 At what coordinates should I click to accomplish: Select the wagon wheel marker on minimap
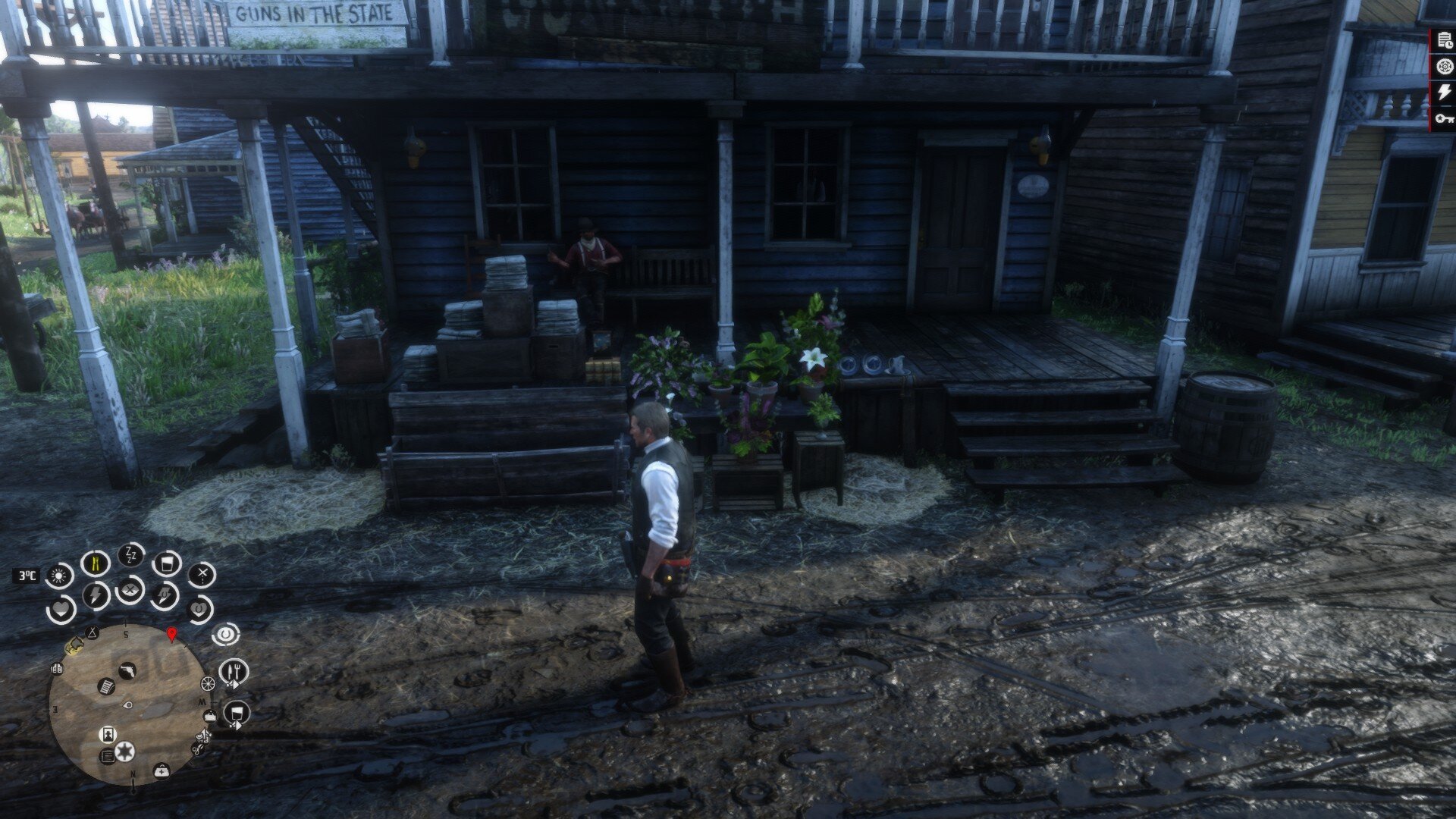point(208,684)
